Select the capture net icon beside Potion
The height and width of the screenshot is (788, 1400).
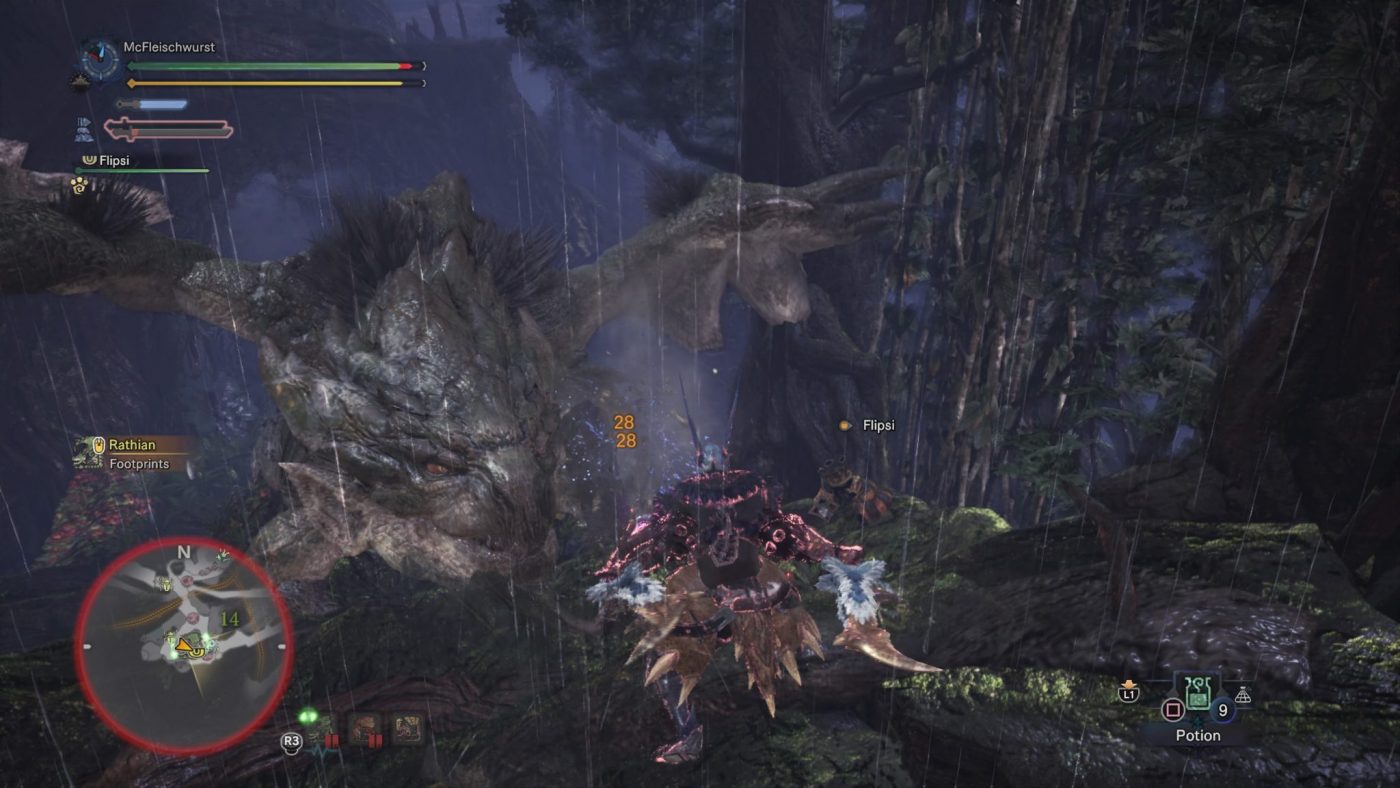1243,696
